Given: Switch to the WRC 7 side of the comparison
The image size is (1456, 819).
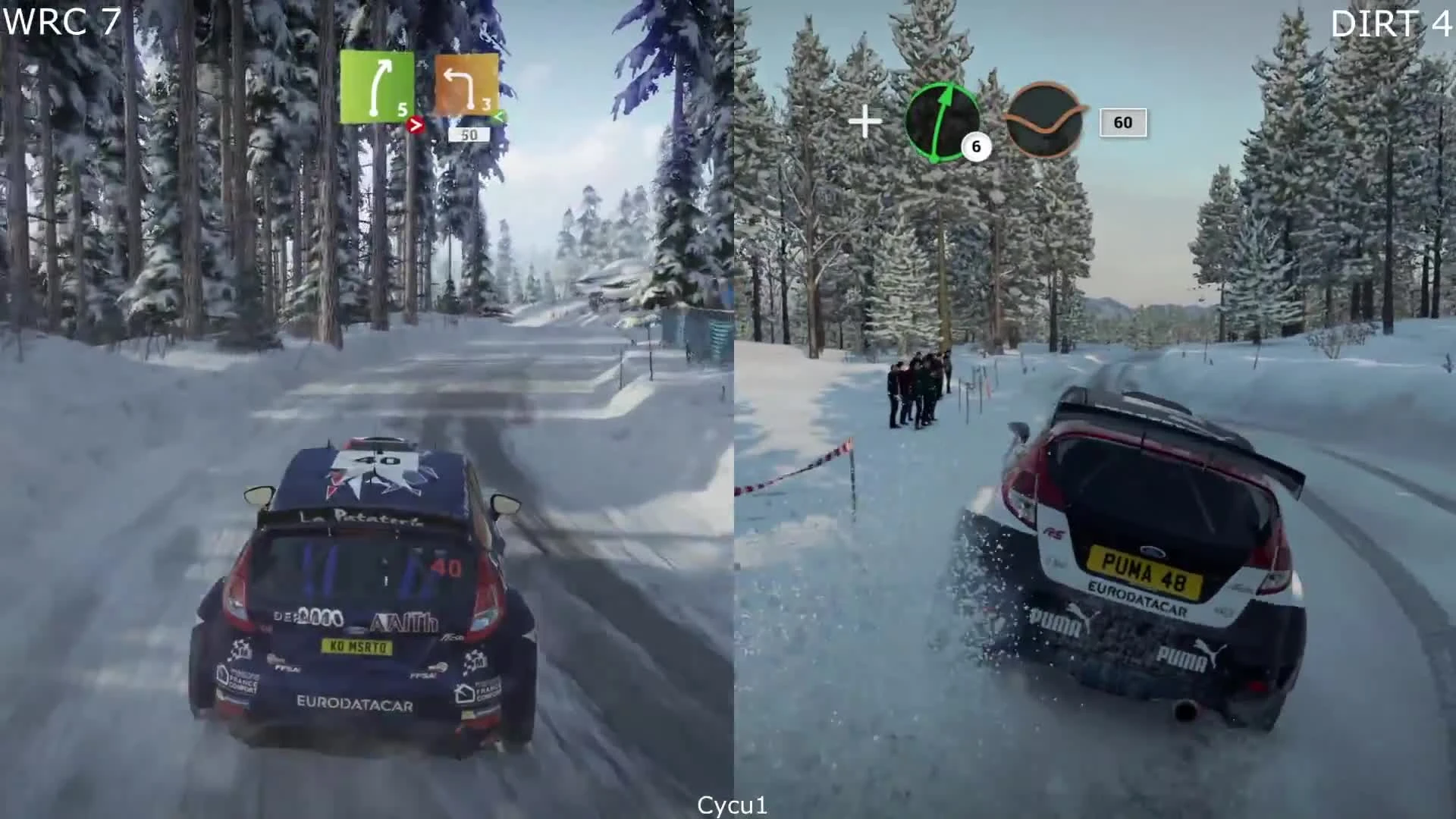Looking at the screenshot, I should tap(364, 409).
